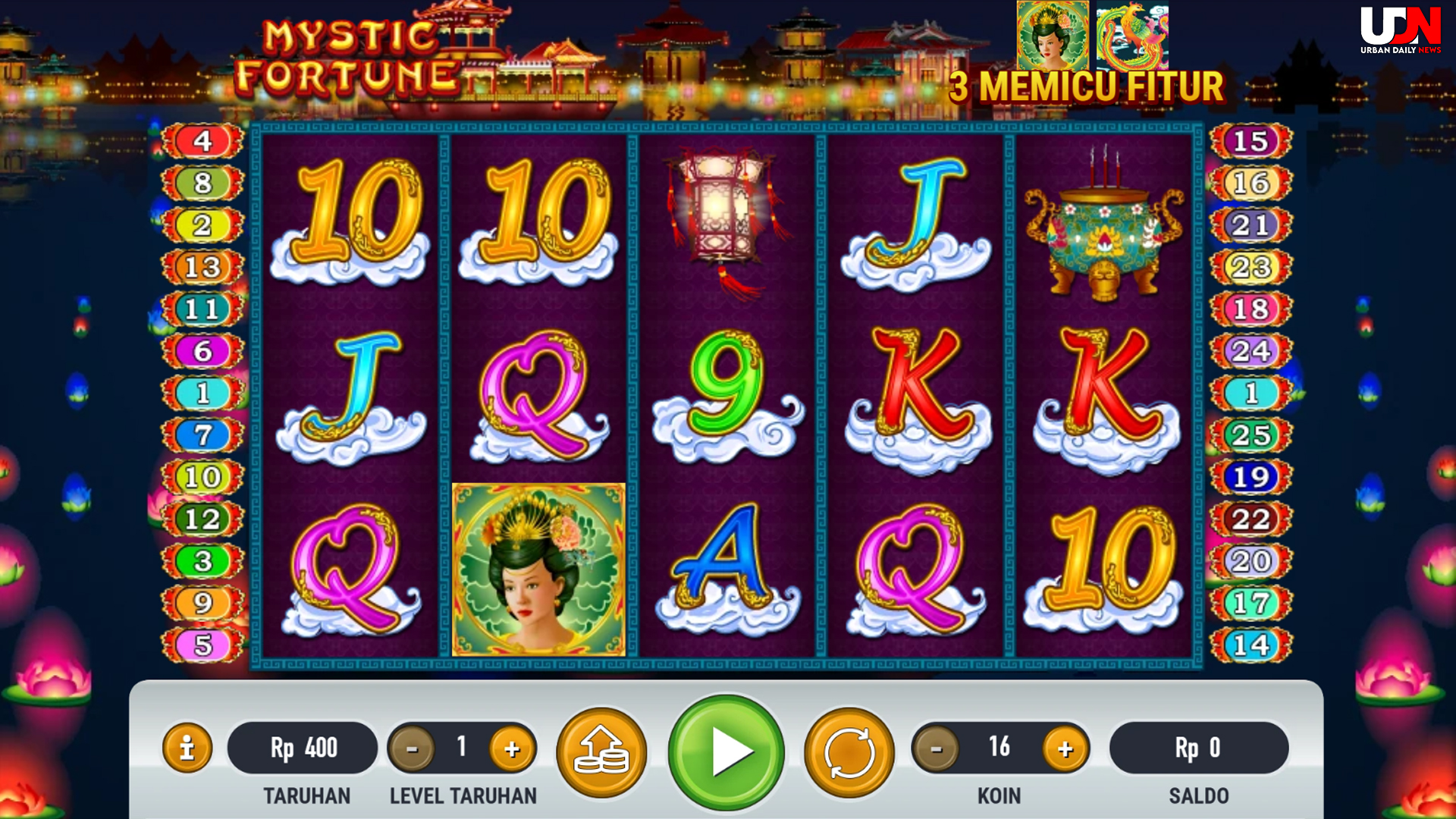This screenshot has height=819, width=1456.
Task: Select payline 4 marker
Action: pos(202,141)
